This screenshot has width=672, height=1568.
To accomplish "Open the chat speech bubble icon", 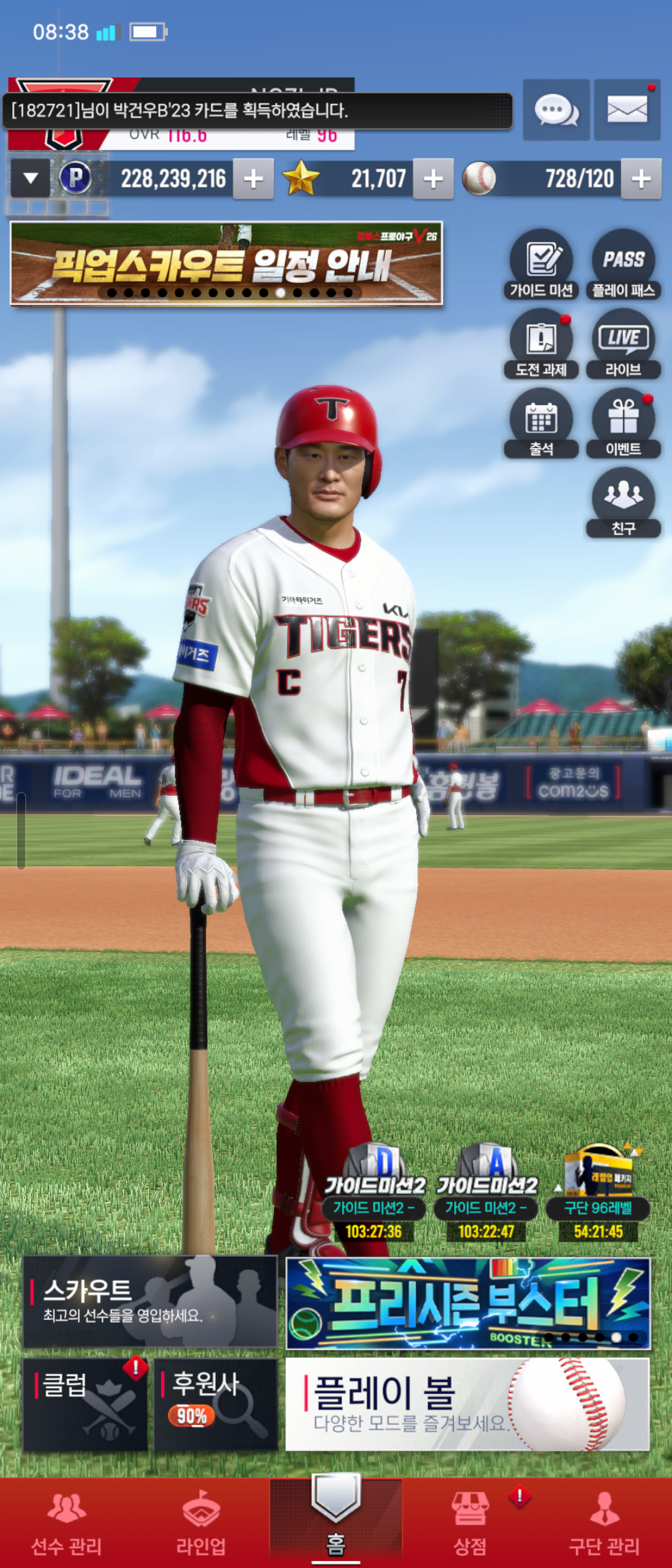I will (x=556, y=110).
